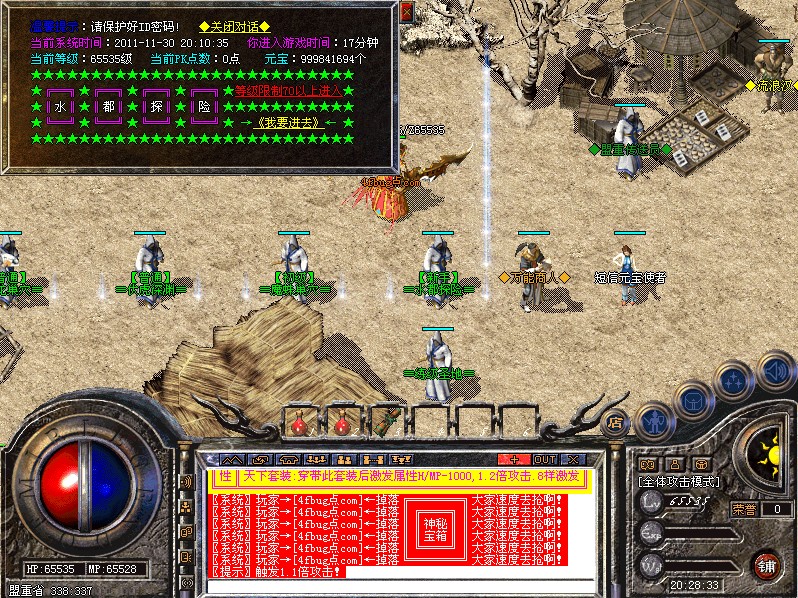This screenshot has height=598, width=798.
Task: Click the 荣誉 honor label
Action: [x=743, y=509]
